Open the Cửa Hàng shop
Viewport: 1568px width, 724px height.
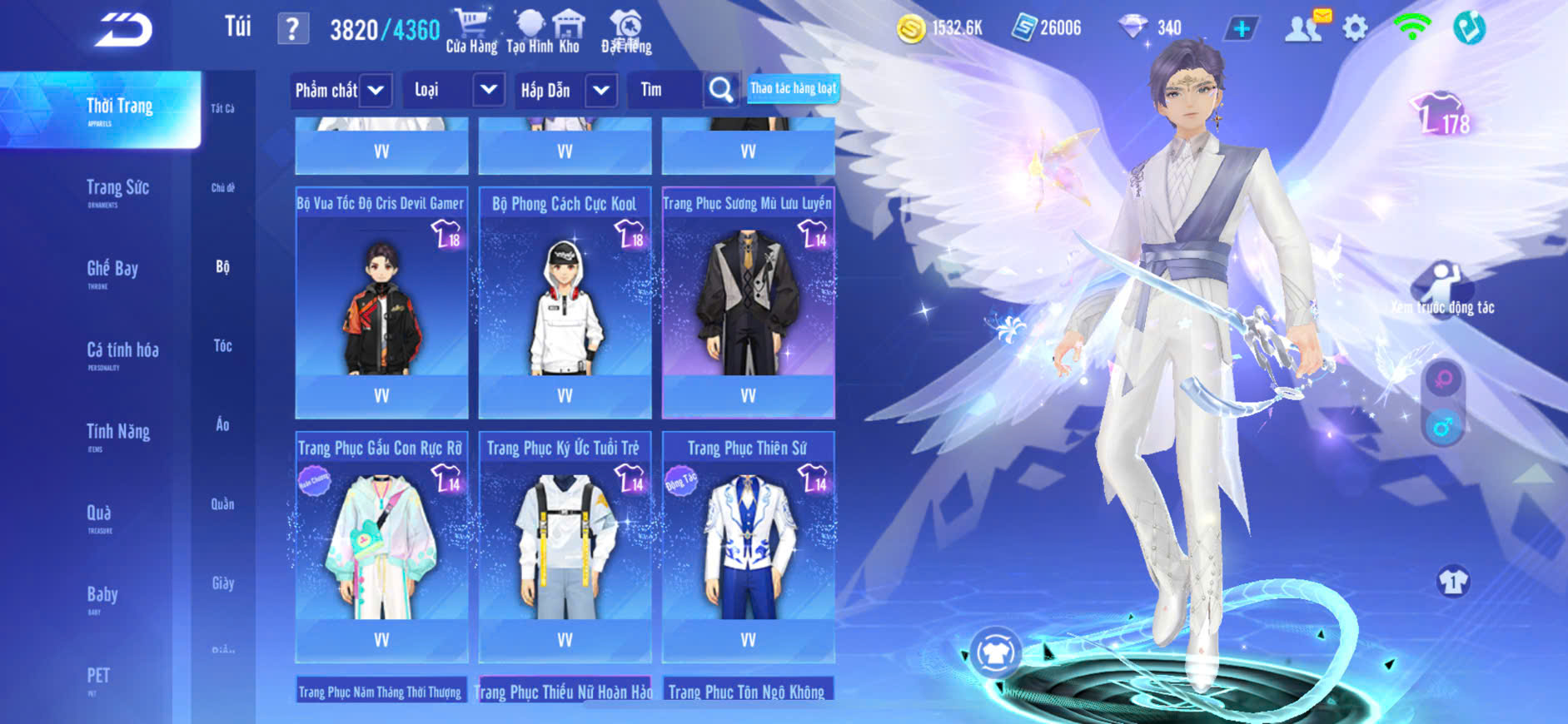click(x=471, y=32)
